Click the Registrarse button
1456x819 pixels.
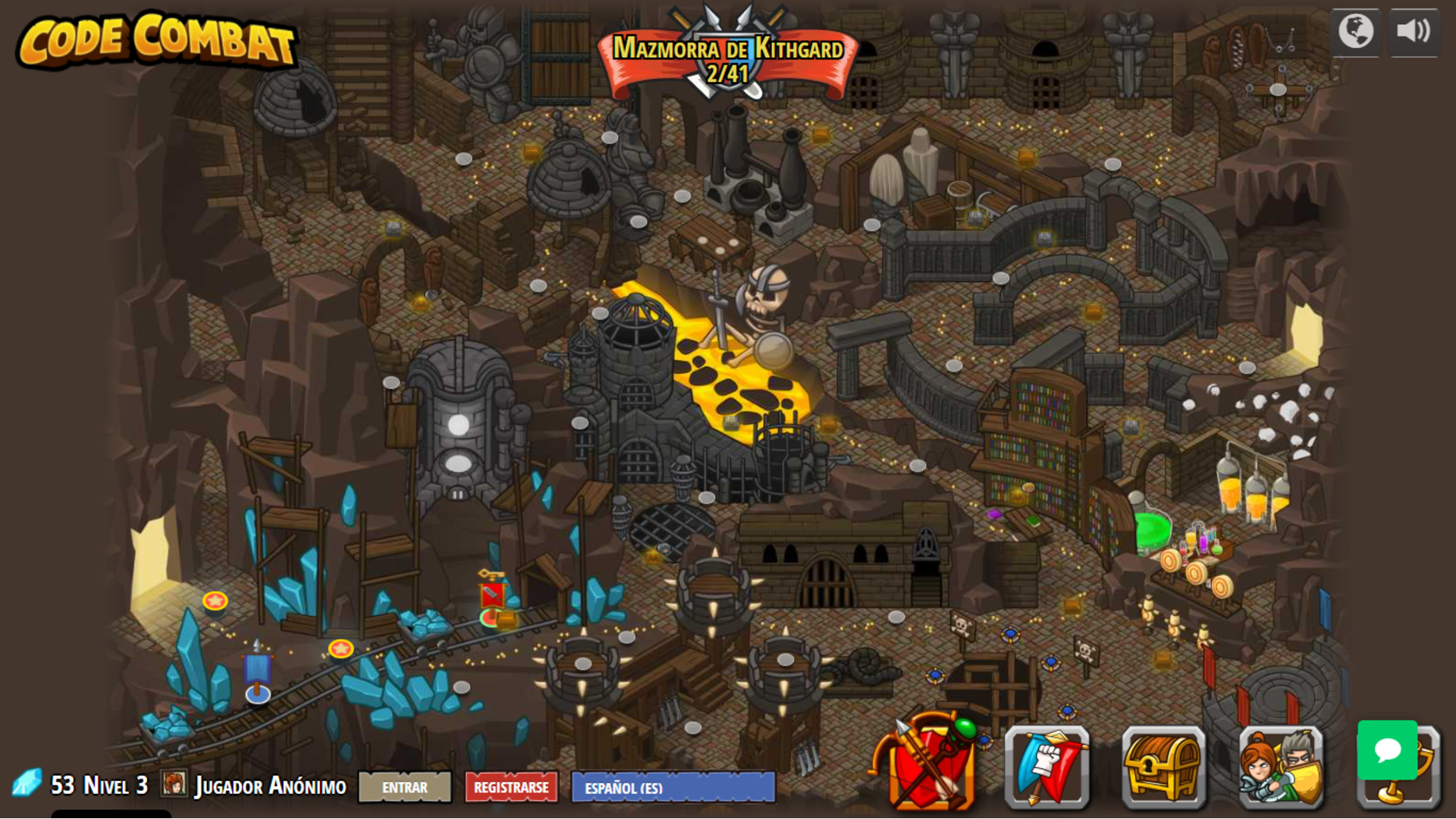tap(512, 788)
